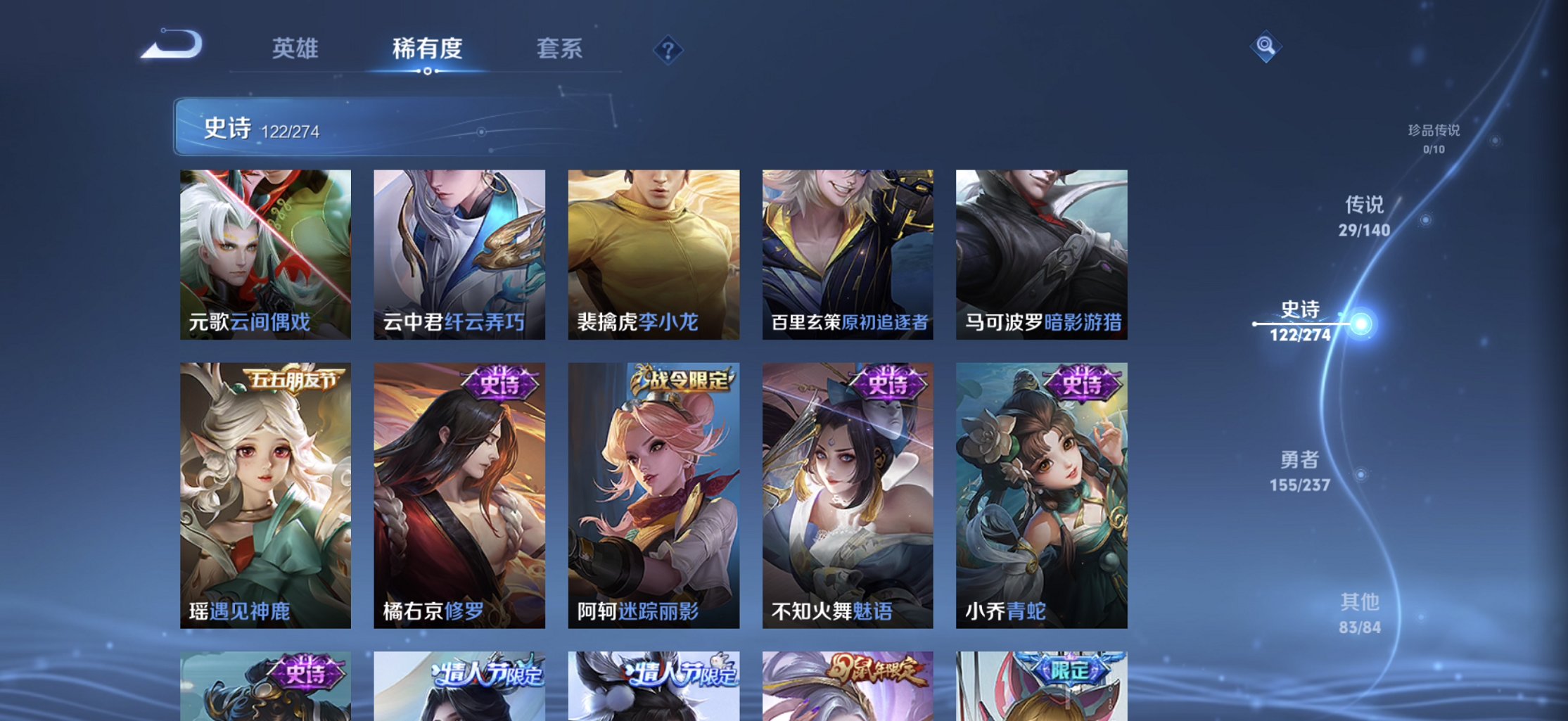Open the skin search magnifier icon
1568x721 pixels.
pyautogui.click(x=1266, y=46)
